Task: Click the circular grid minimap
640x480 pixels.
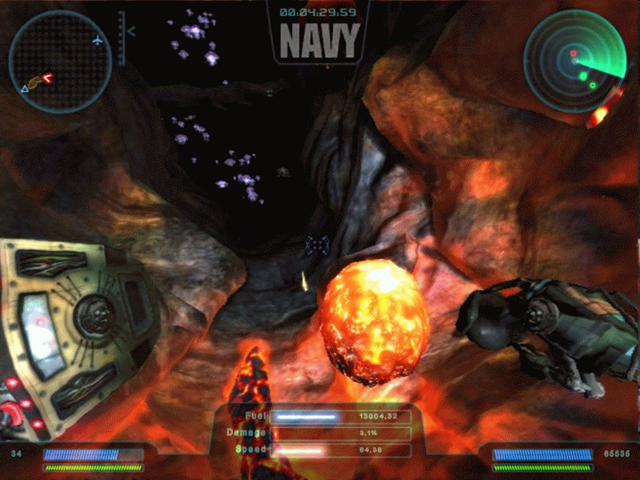Action: coord(60,62)
